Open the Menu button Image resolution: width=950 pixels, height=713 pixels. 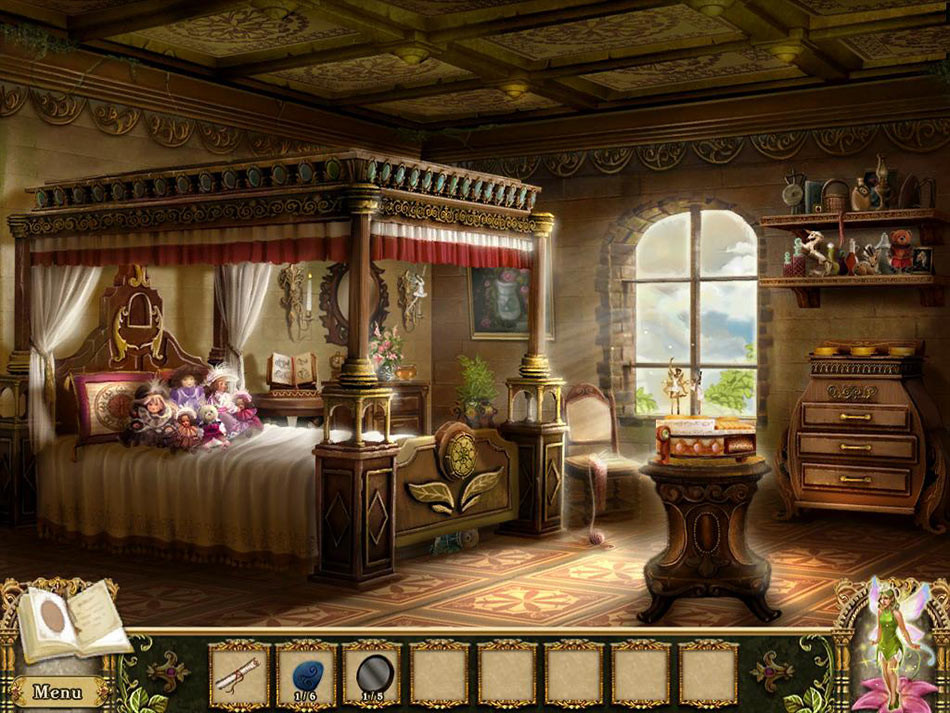[x=57, y=691]
